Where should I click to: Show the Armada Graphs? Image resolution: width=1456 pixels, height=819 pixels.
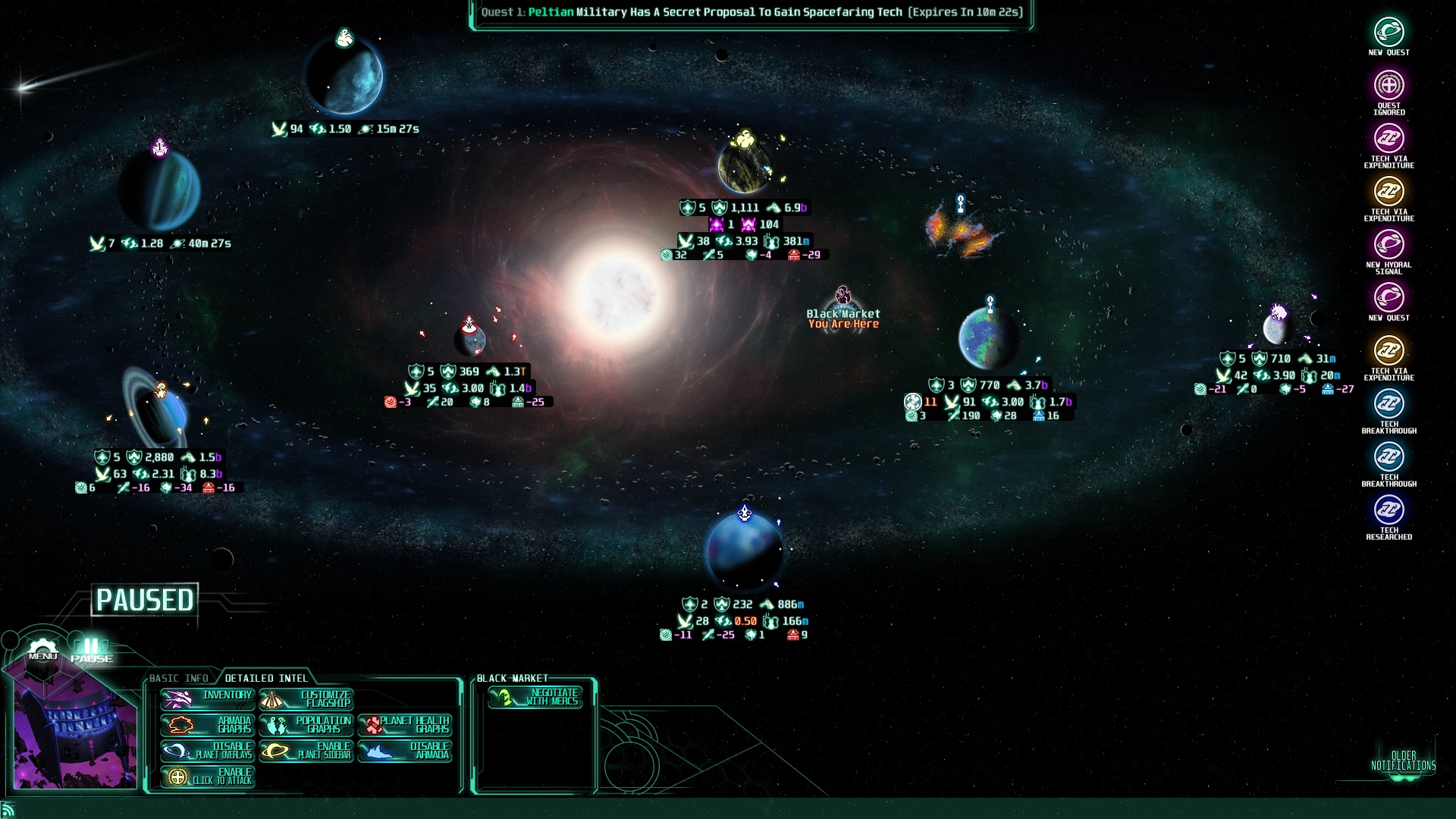pos(208,725)
